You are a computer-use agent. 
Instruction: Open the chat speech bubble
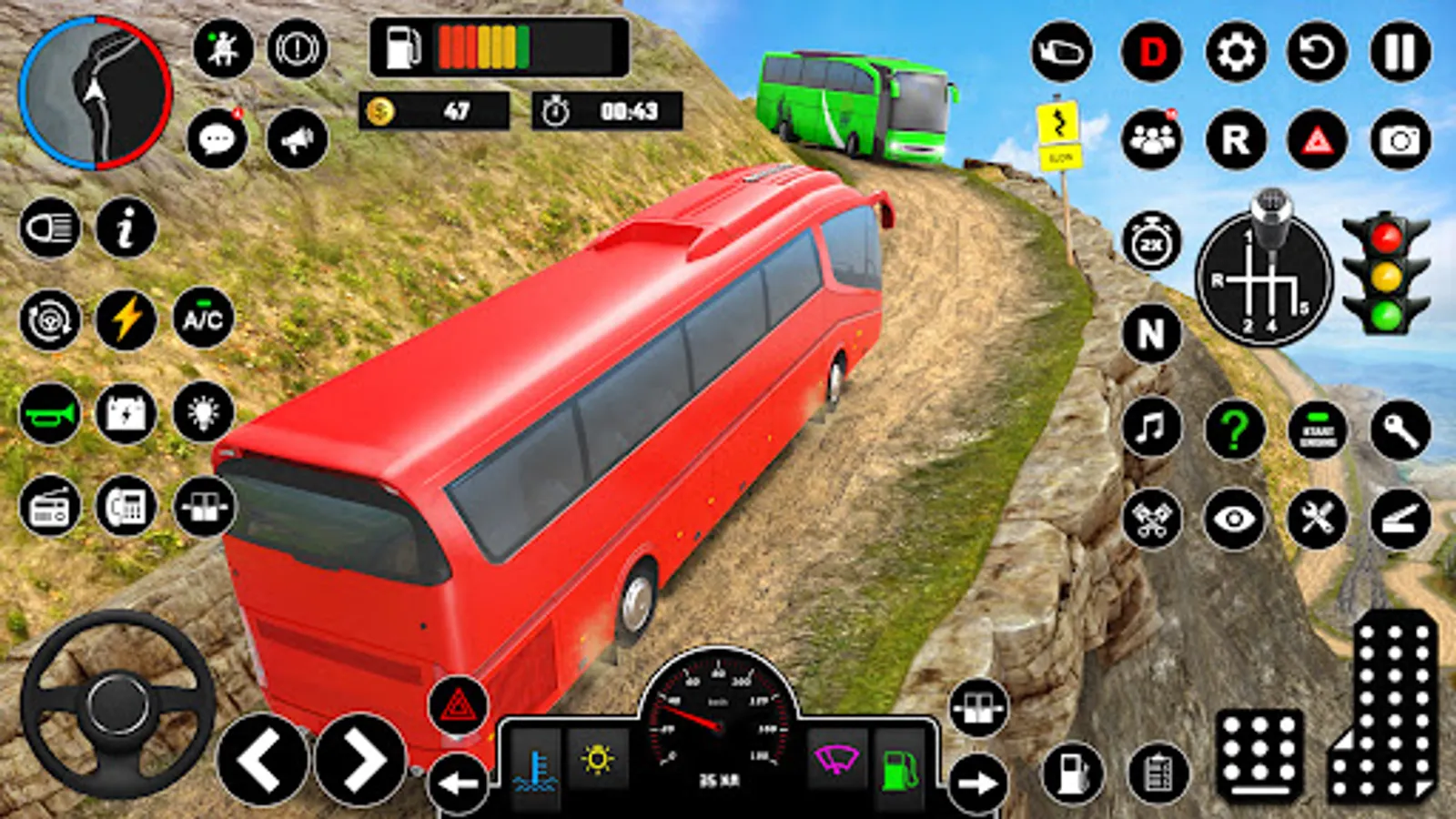click(217, 140)
